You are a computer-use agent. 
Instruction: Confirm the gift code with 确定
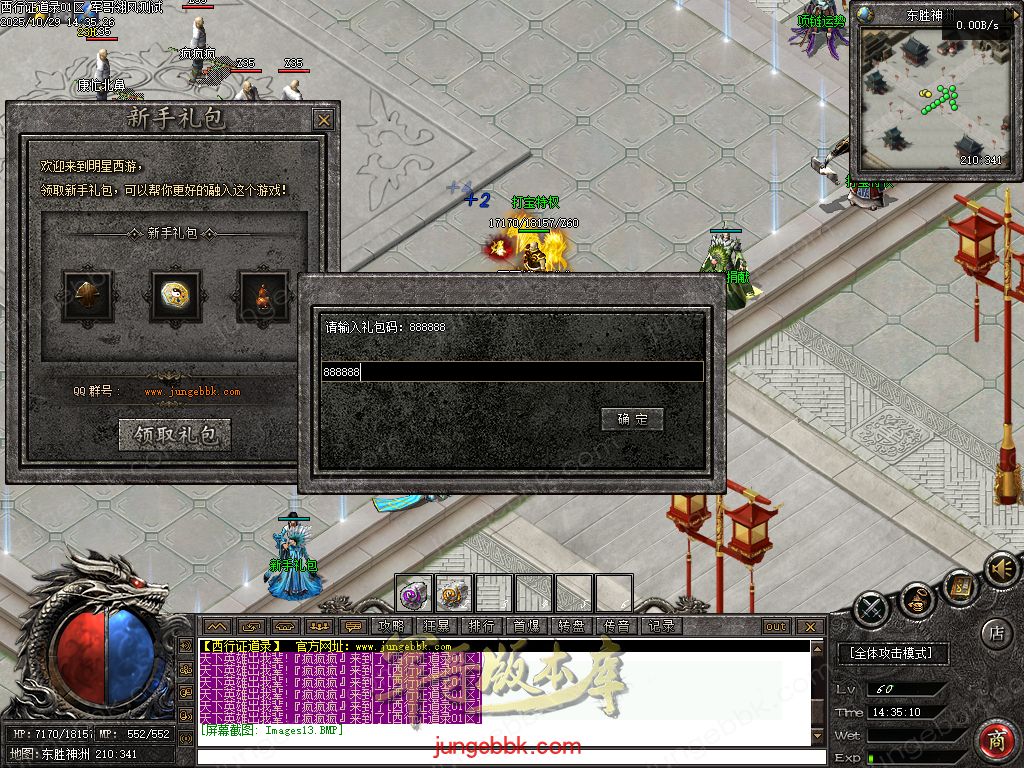point(632,419)
